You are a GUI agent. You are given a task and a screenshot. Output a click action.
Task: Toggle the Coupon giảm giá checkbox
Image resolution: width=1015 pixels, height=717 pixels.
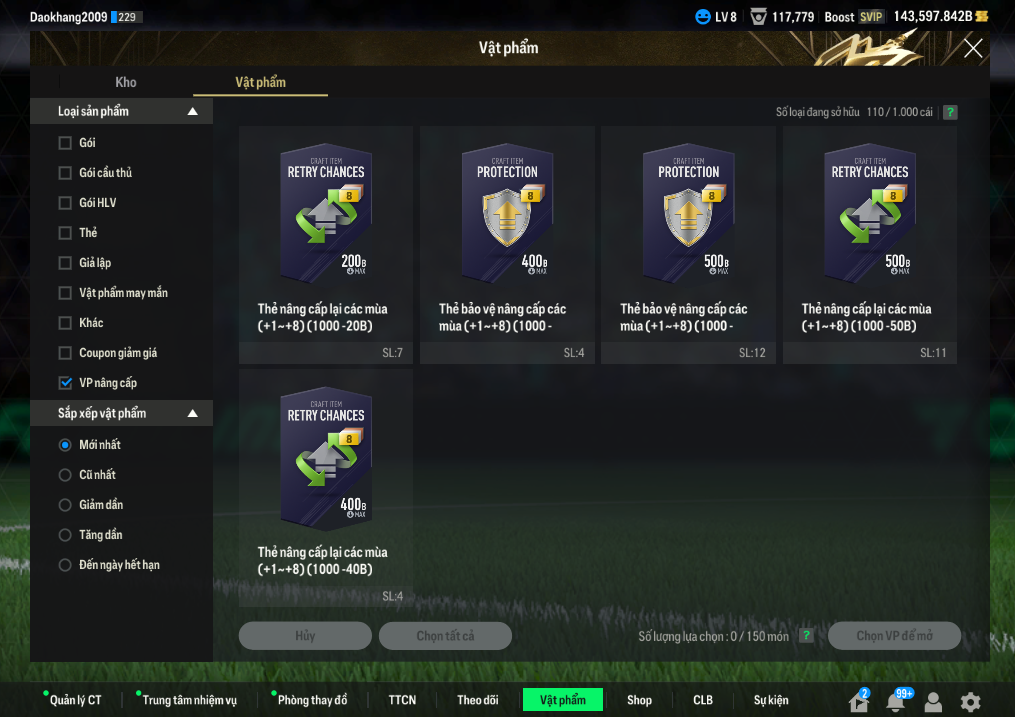tap(65, 353)
